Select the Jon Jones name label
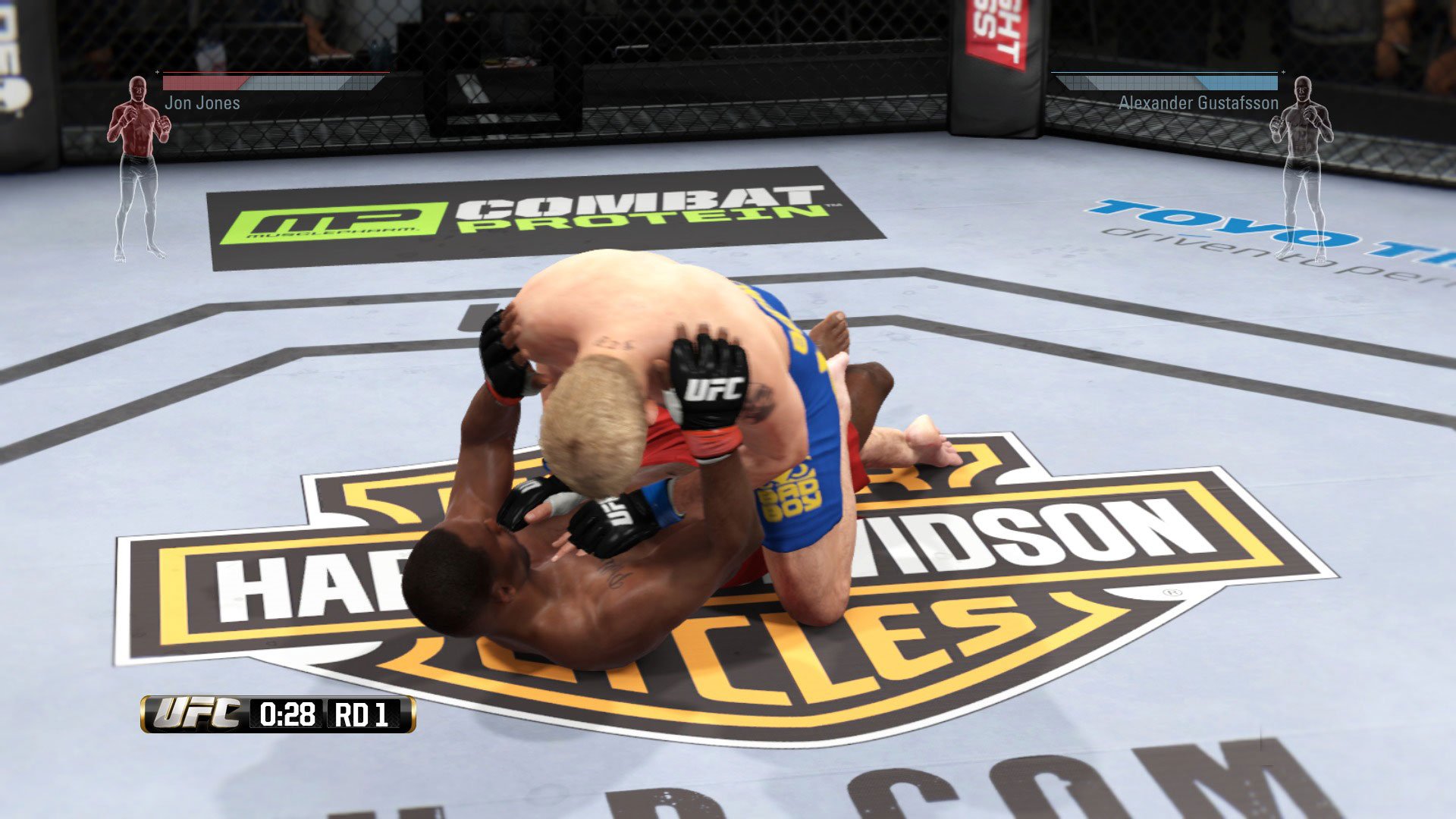Image resolution: width=1456 pixels, height=819 pixels. [x=202, y=104]
